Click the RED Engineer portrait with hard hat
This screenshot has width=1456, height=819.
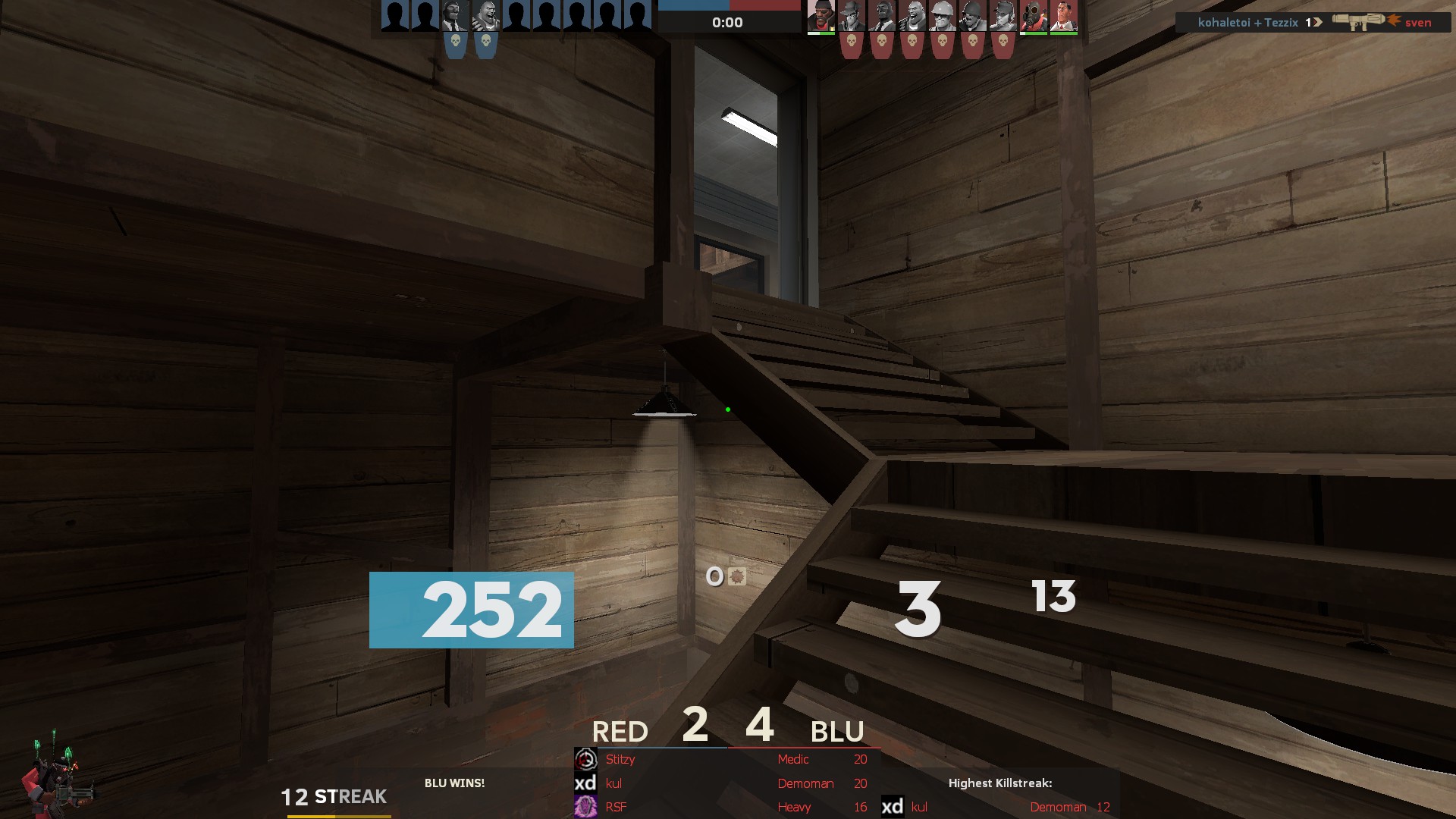pos(942,16)
